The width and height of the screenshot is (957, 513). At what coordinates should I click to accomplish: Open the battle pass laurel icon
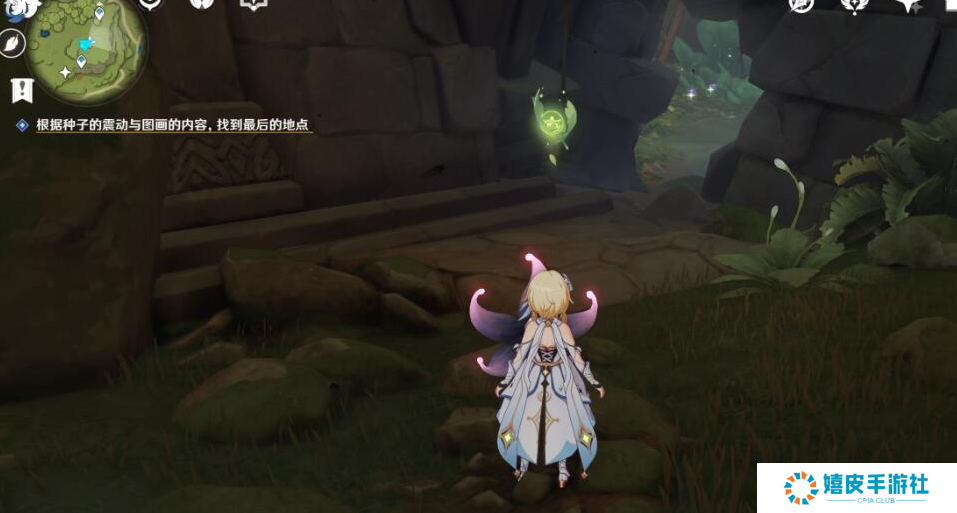tap(855, 5)
